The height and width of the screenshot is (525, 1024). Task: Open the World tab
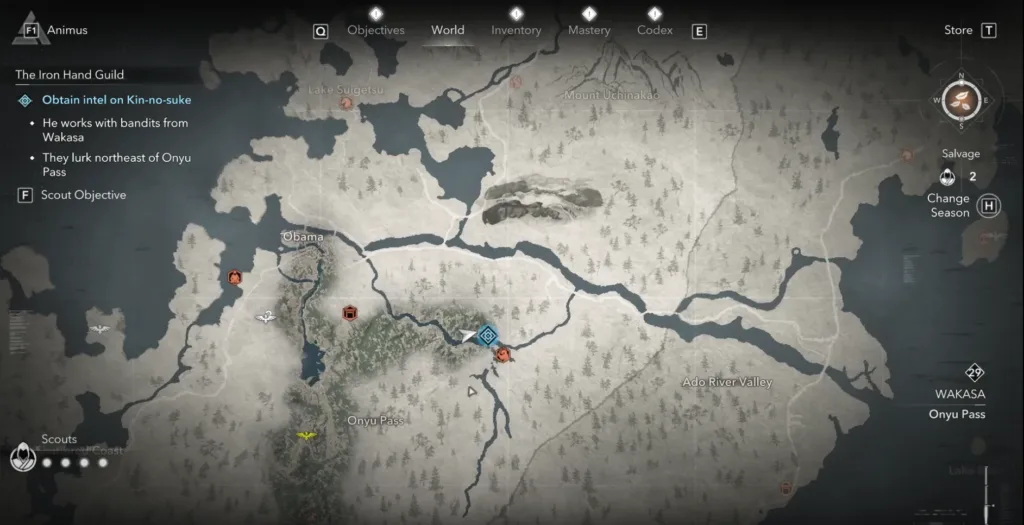tap(447, 30)
